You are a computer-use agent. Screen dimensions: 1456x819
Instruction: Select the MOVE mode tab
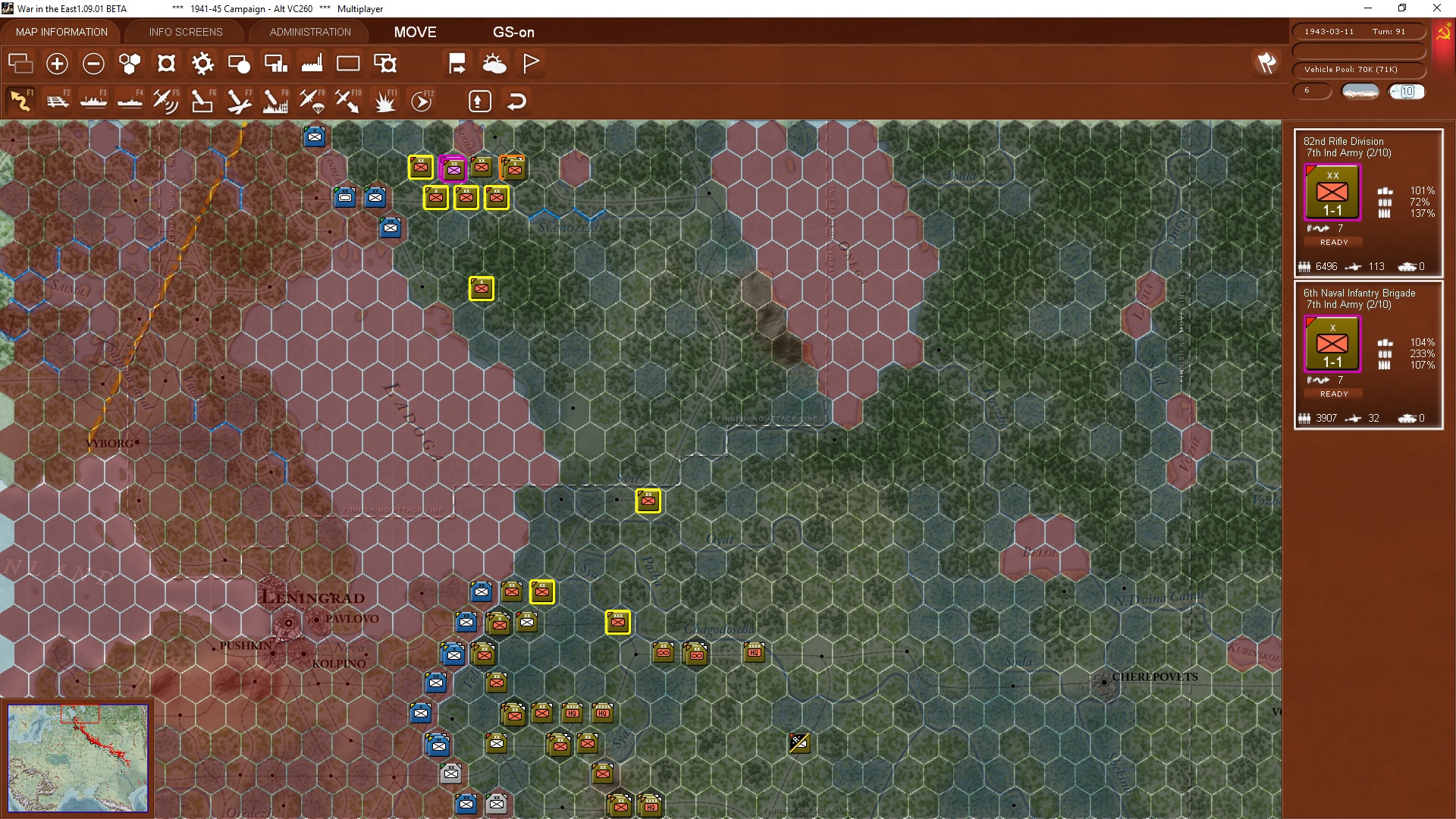(x=414, y=33)
